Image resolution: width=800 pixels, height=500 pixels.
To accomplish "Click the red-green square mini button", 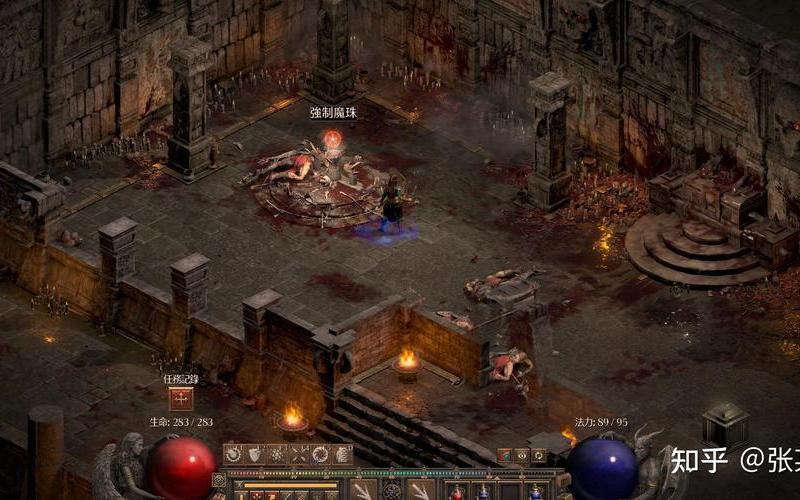I will click(x=505, y=455).
